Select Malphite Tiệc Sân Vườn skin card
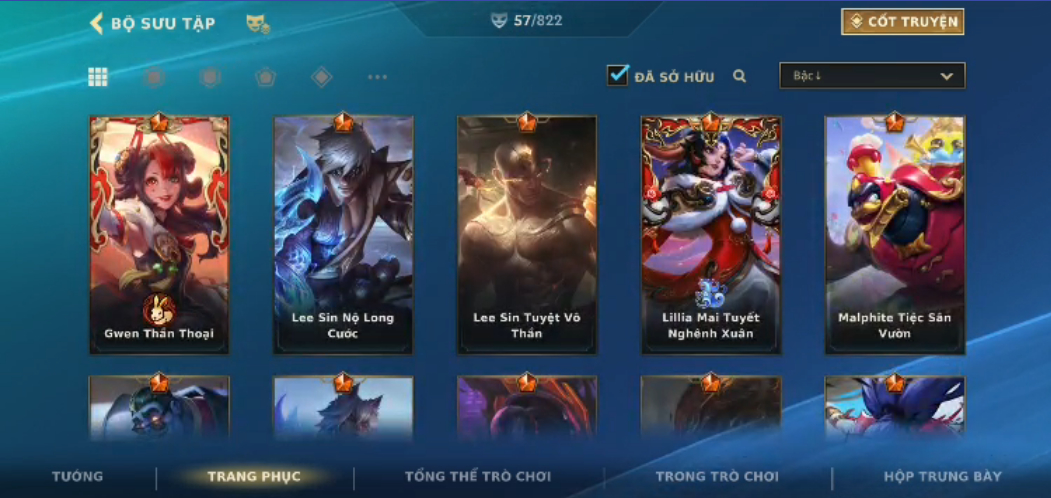 (895, 235)
